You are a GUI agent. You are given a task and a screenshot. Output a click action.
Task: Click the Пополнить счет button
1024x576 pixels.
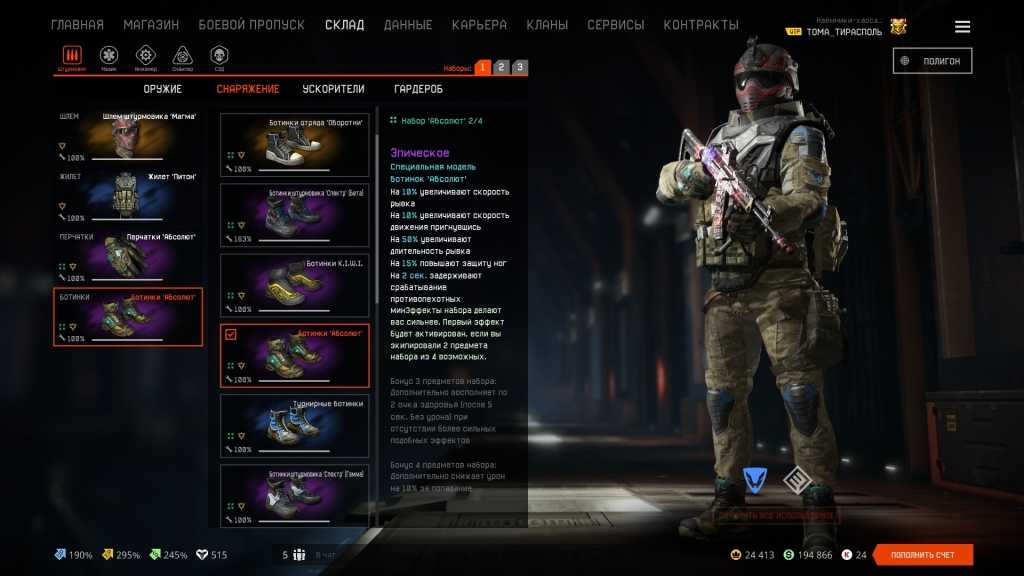coord(923,555)
